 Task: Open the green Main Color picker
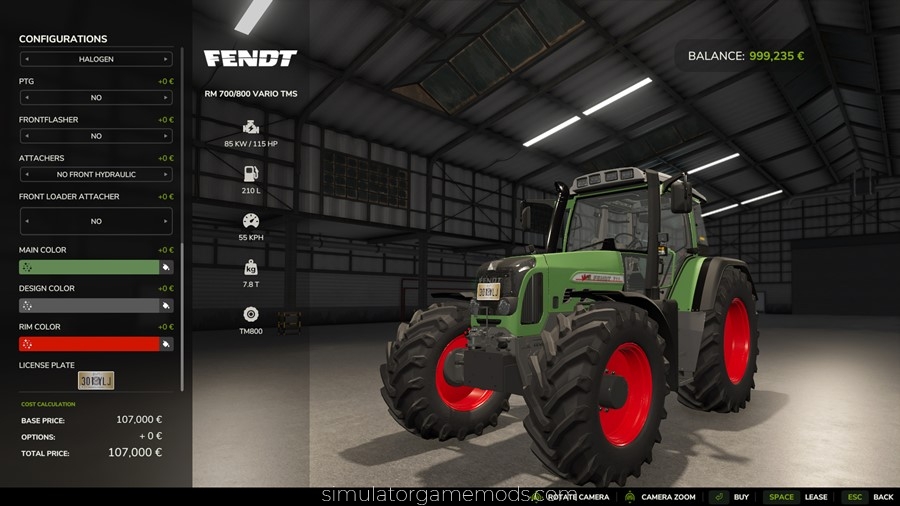pyautogui.click(x=166, y=268)
